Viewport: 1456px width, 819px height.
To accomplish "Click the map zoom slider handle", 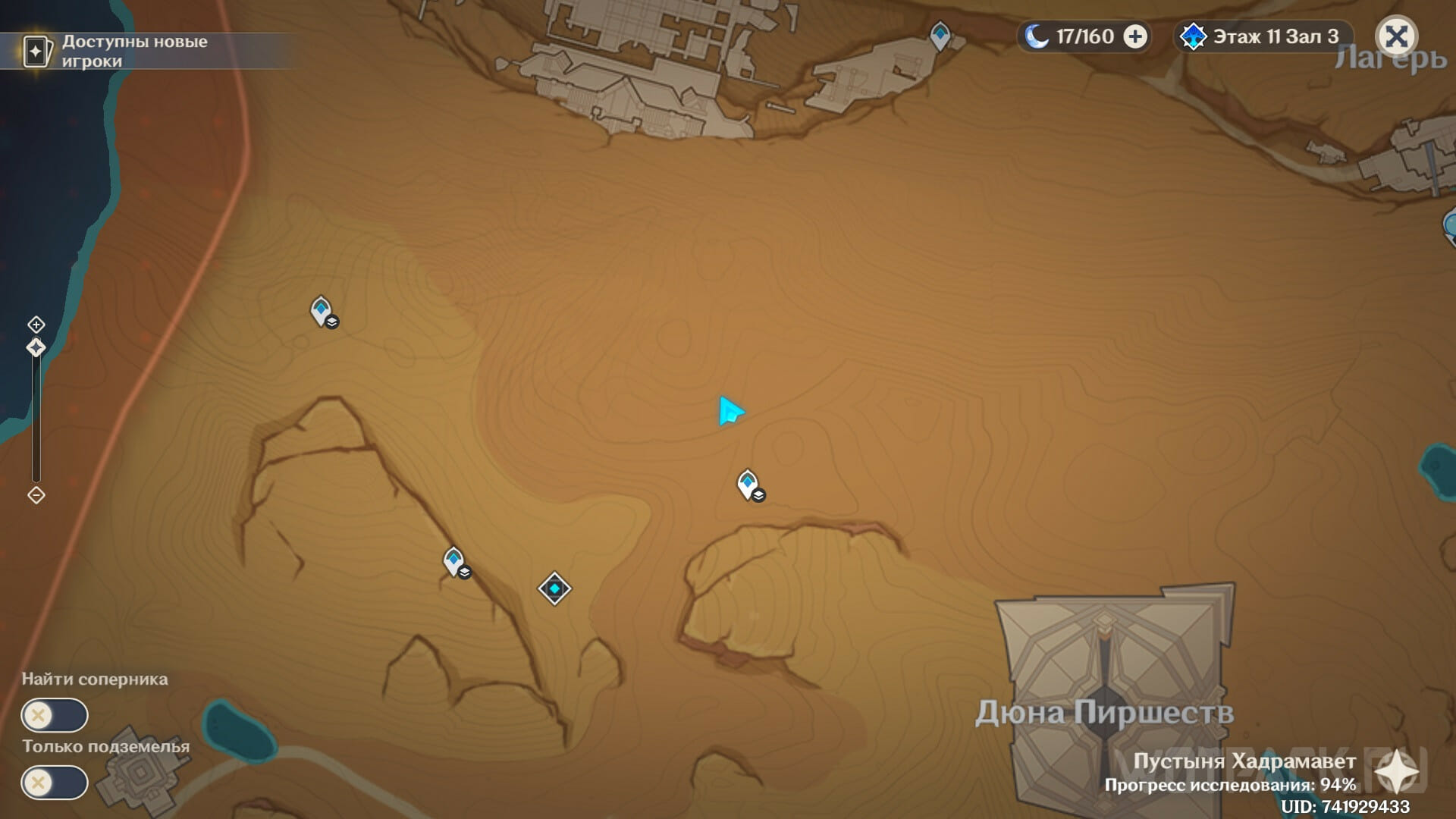I will click(36, 348).
